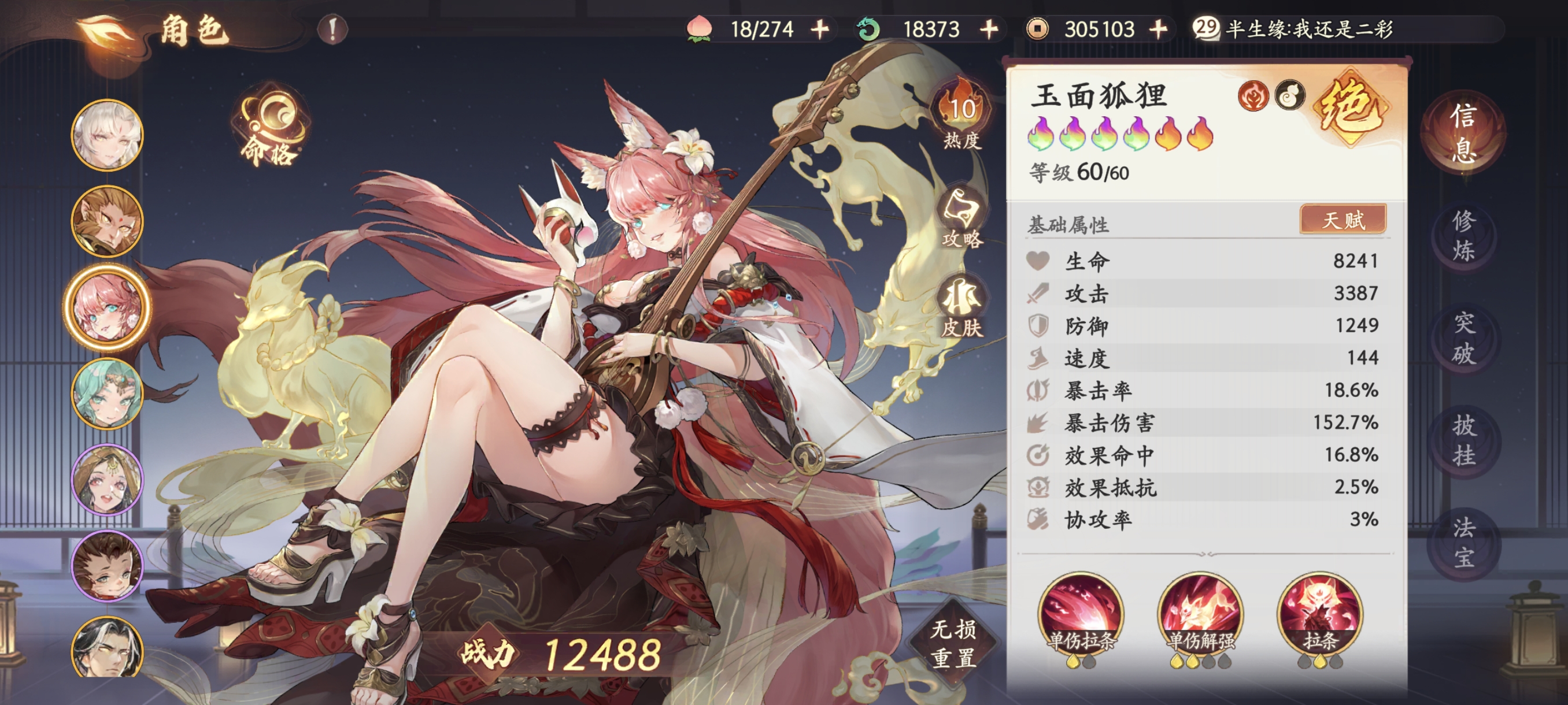Go back via the 角色 header leaf icon

tap(106, 31)
